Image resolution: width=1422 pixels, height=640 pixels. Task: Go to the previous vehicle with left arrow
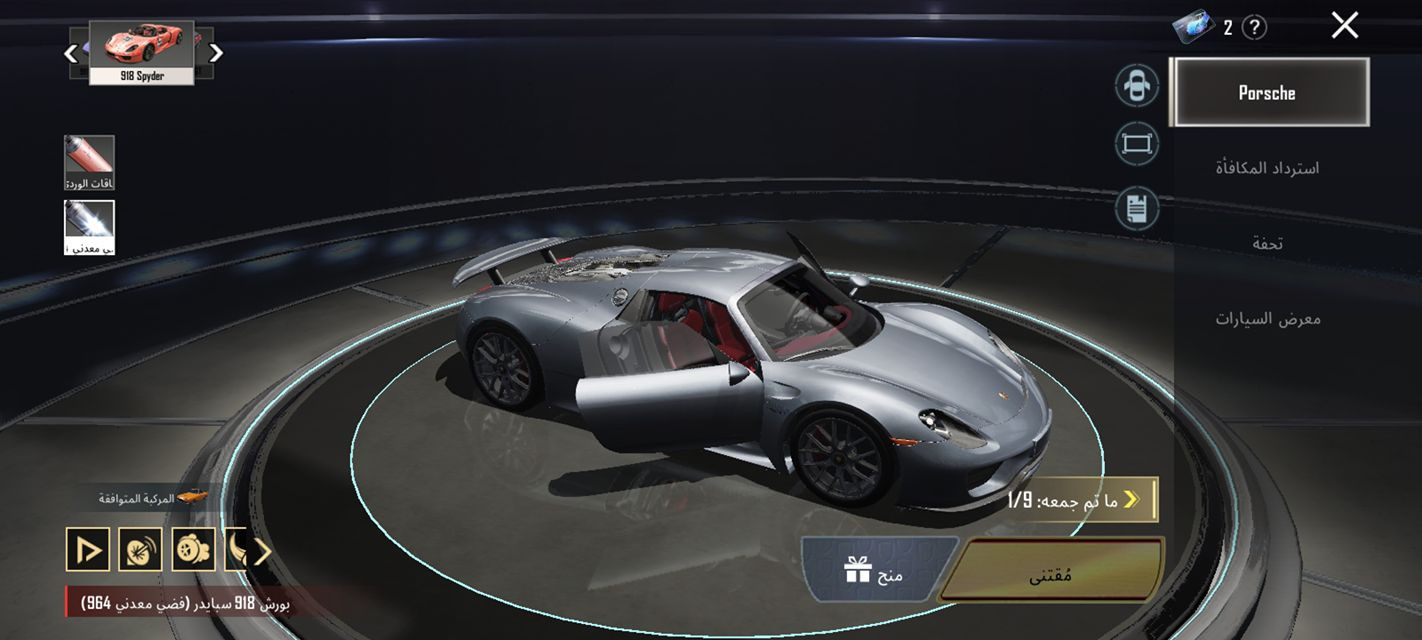click(71, 53)
